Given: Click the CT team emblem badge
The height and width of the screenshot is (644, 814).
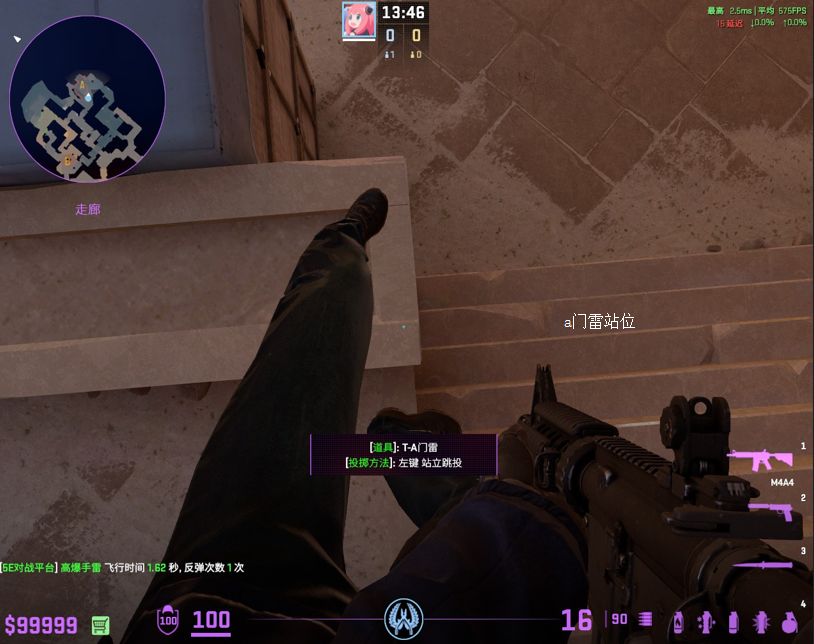Looking at the screenshot, I should pyautogui.click(x=405, y=619).
